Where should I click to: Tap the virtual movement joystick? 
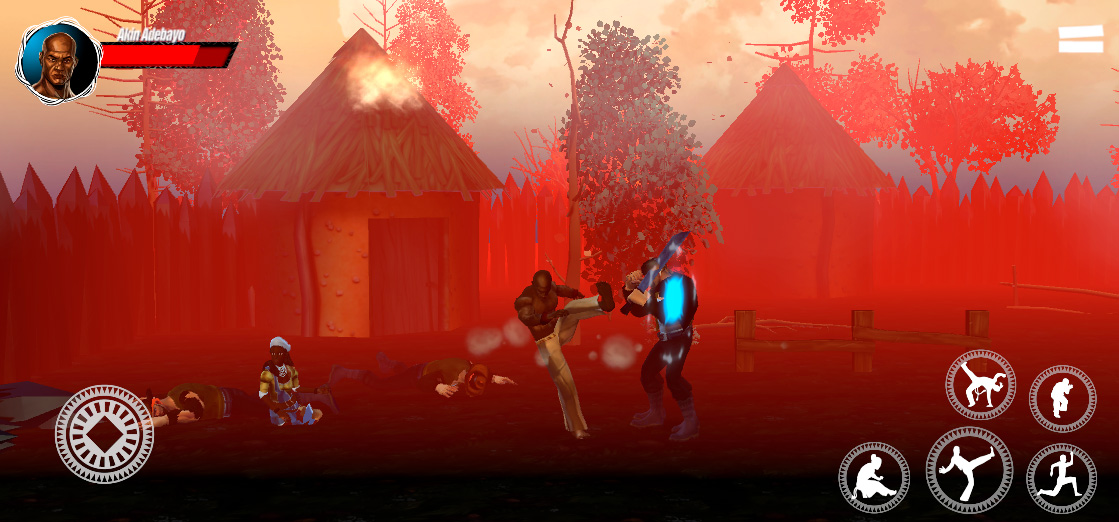click(104, 434)
